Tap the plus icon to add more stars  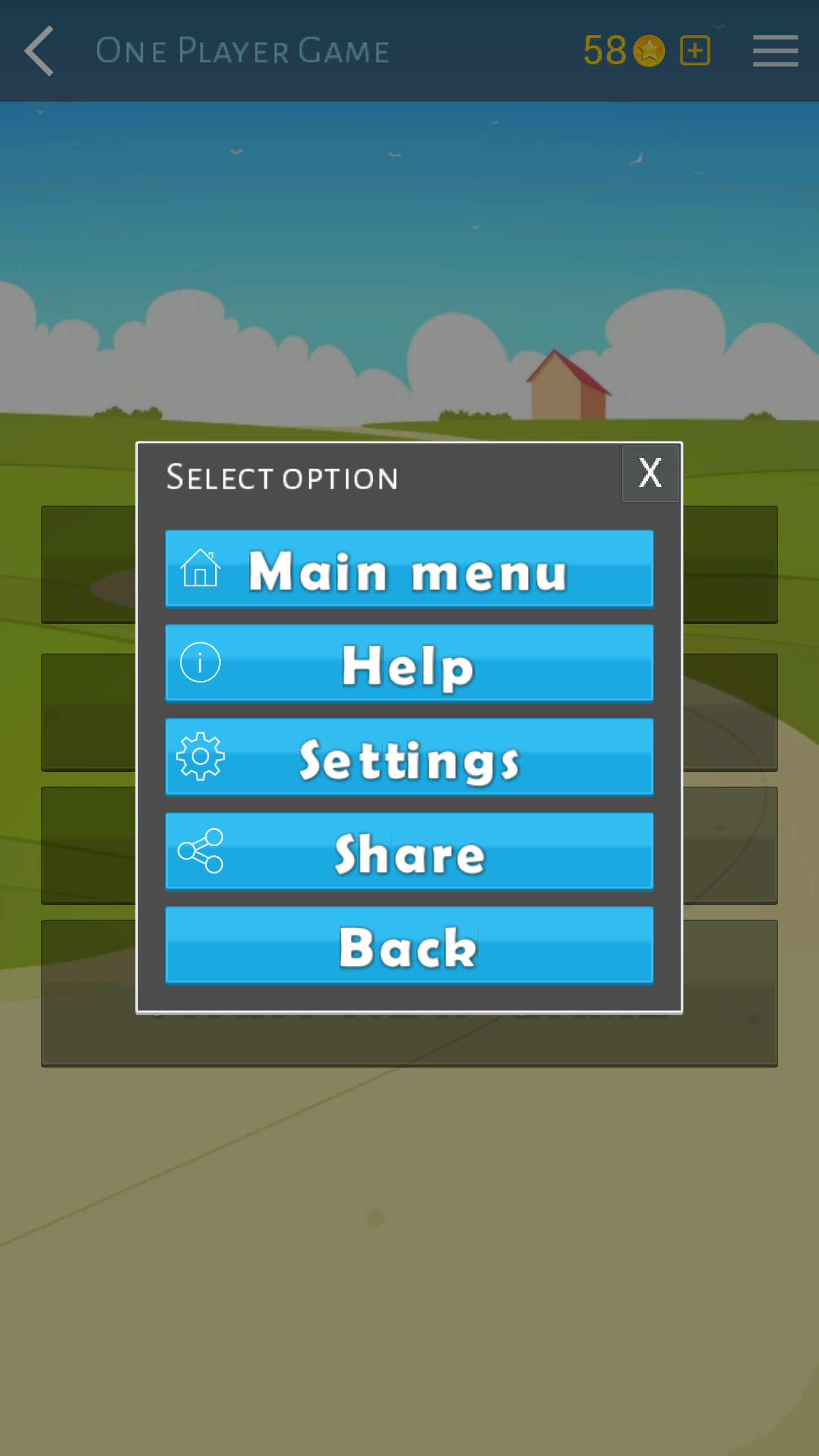pyautogui.click(x=694, y=50)
